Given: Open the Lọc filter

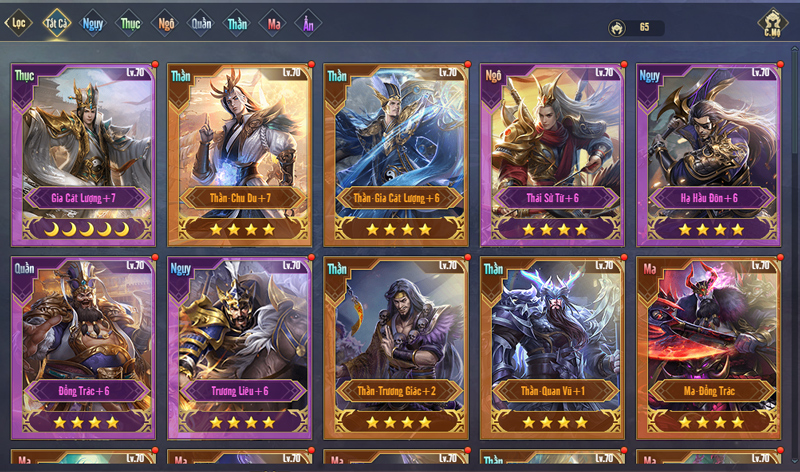Looking at the screenshot, I should (17, 22).
